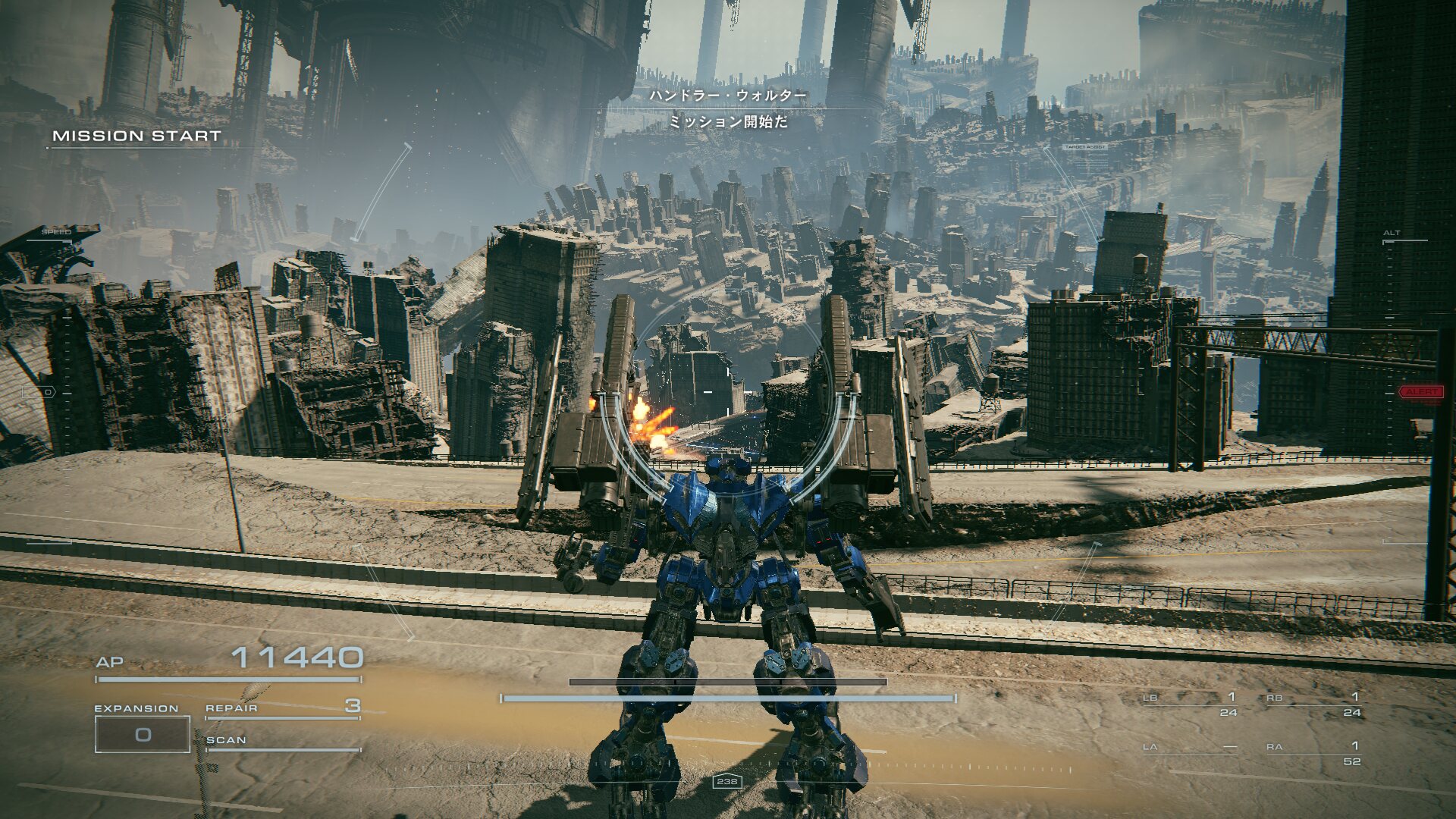
Task: Pick the RA right-arm weapon slot
Action: coord(1313,752)
